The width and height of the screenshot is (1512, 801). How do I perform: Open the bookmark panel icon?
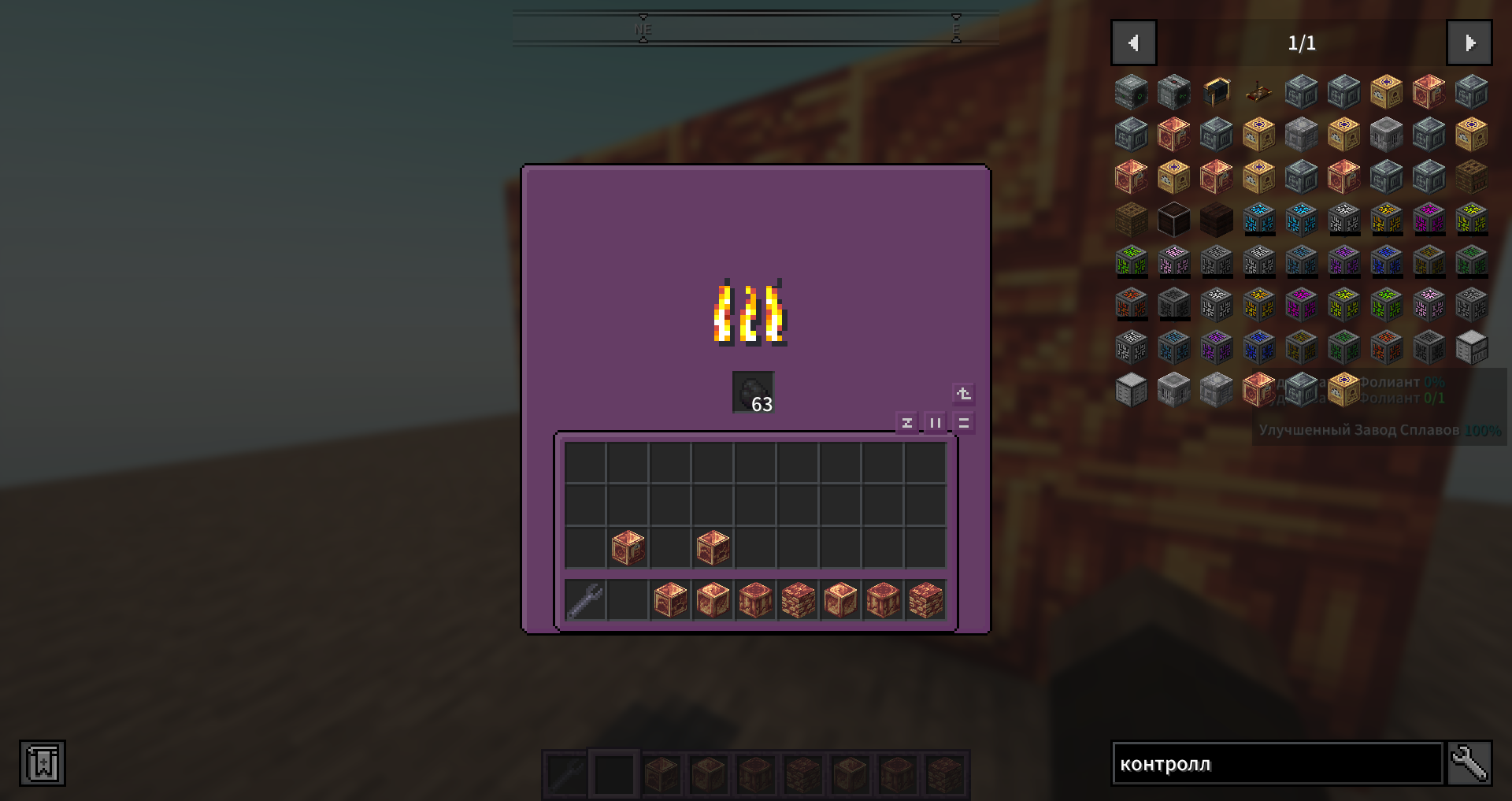point(43,763)
